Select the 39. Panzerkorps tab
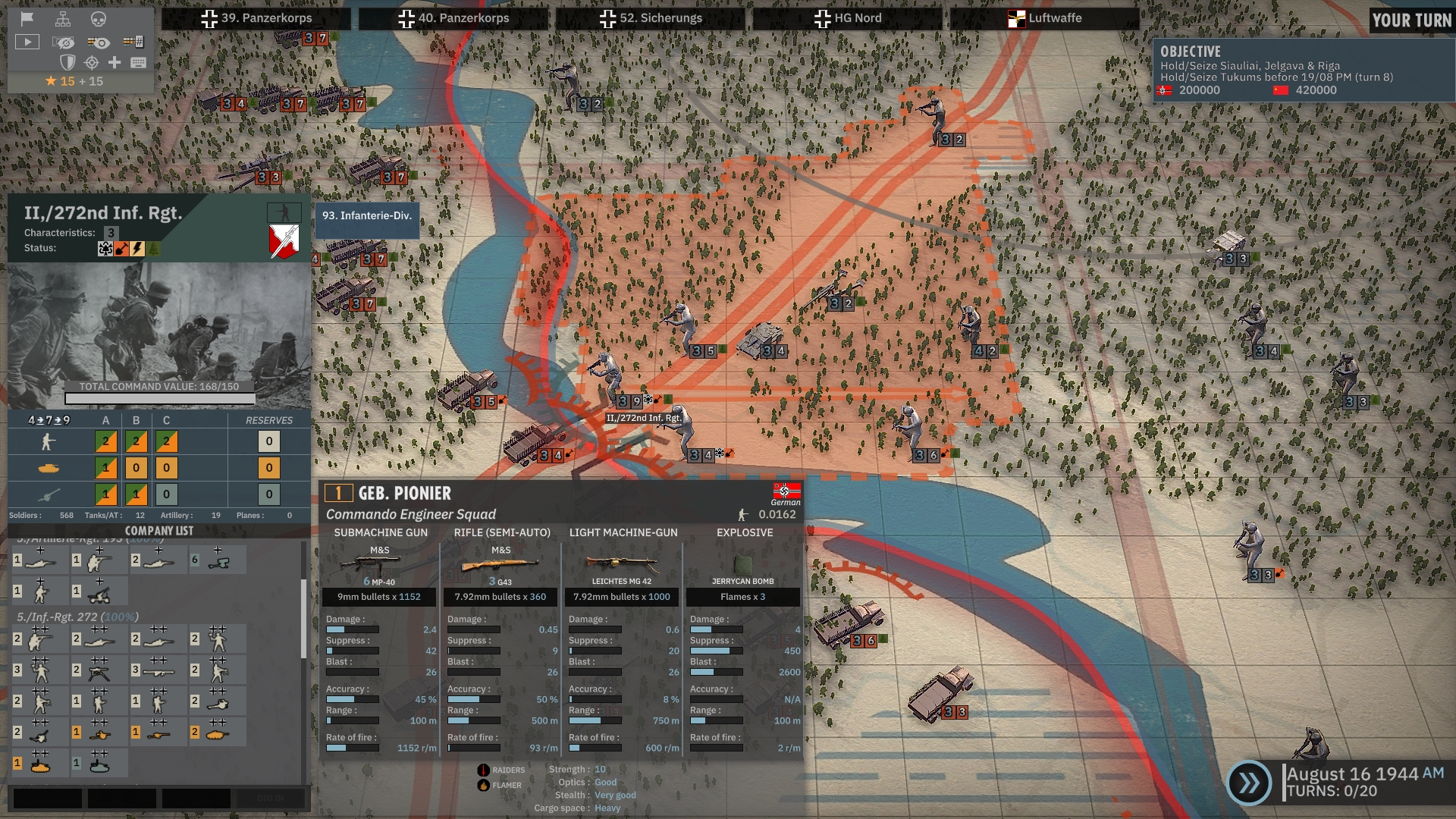This screenshot has height=819, width=1456. [256, 18]
